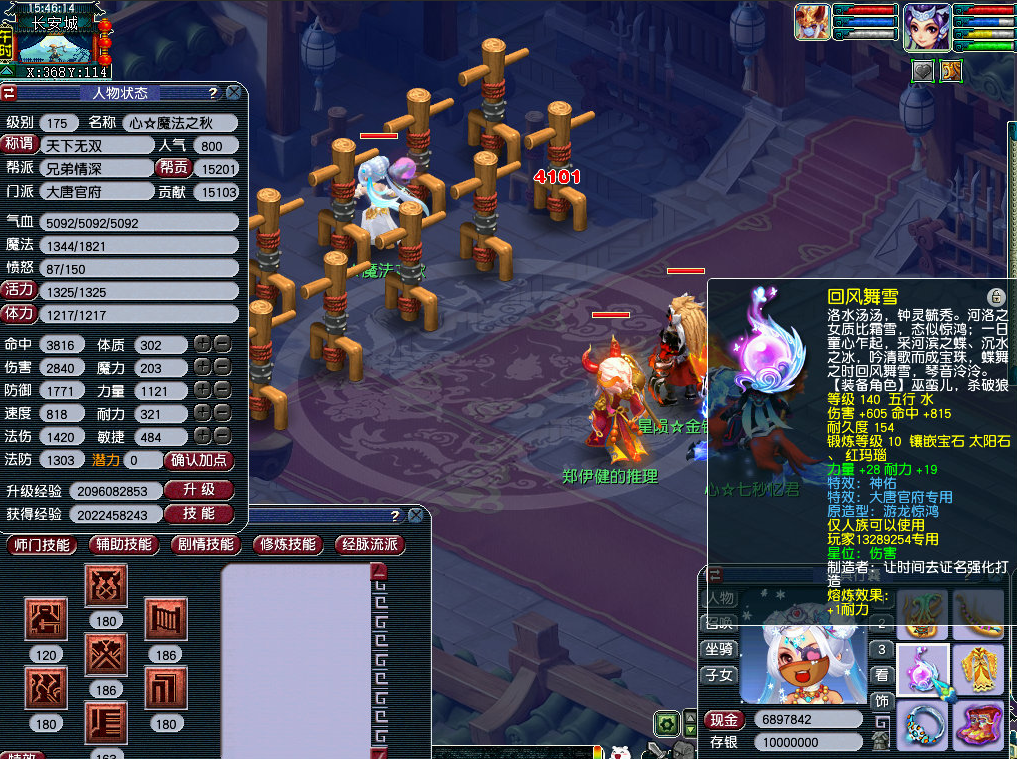Close the 人物状态 character status panel
Image resolution: width=1017 pixels, height=759 pixels.
point(233,93)
